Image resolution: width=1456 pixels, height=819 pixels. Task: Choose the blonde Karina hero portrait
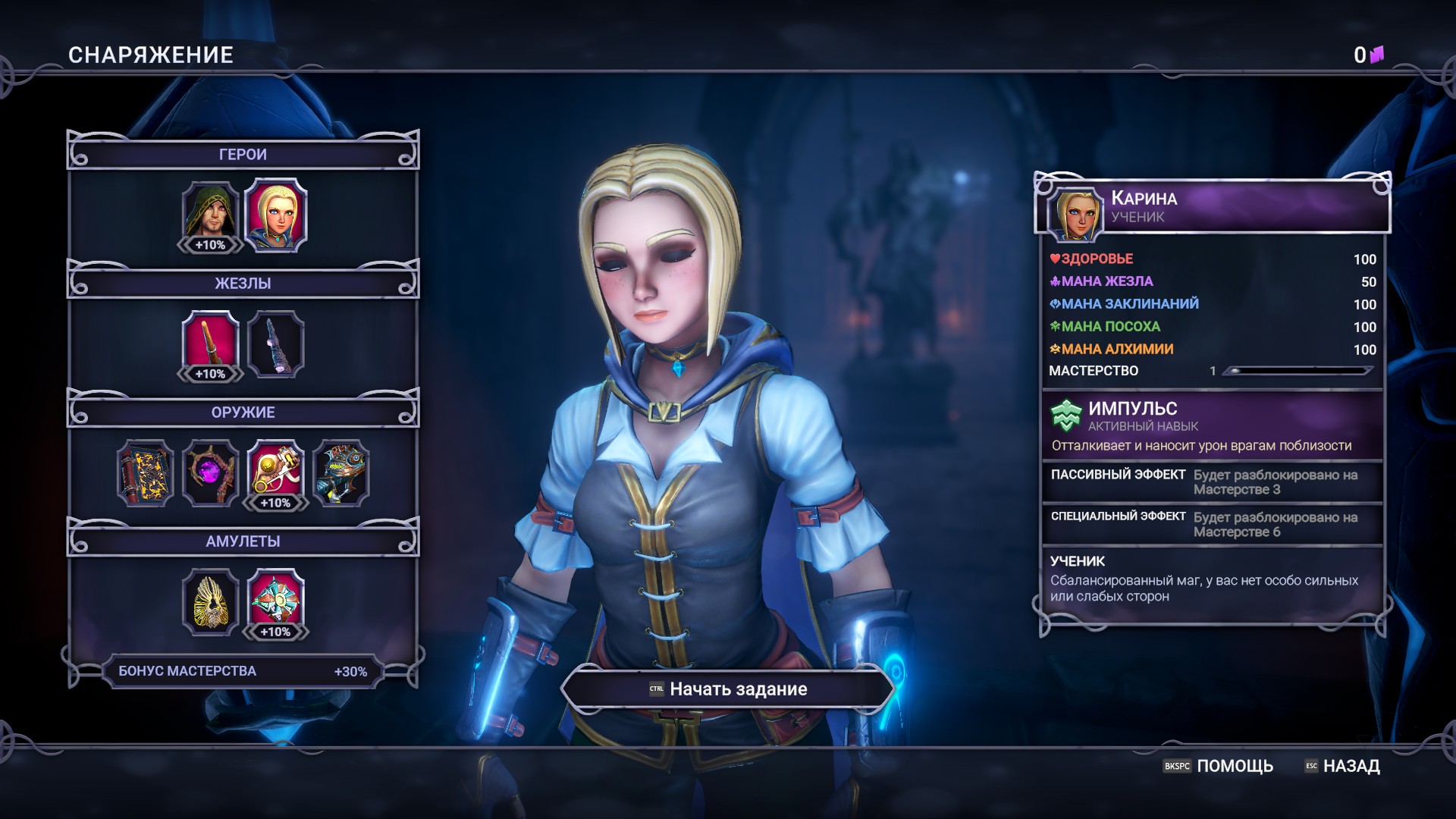275,214
